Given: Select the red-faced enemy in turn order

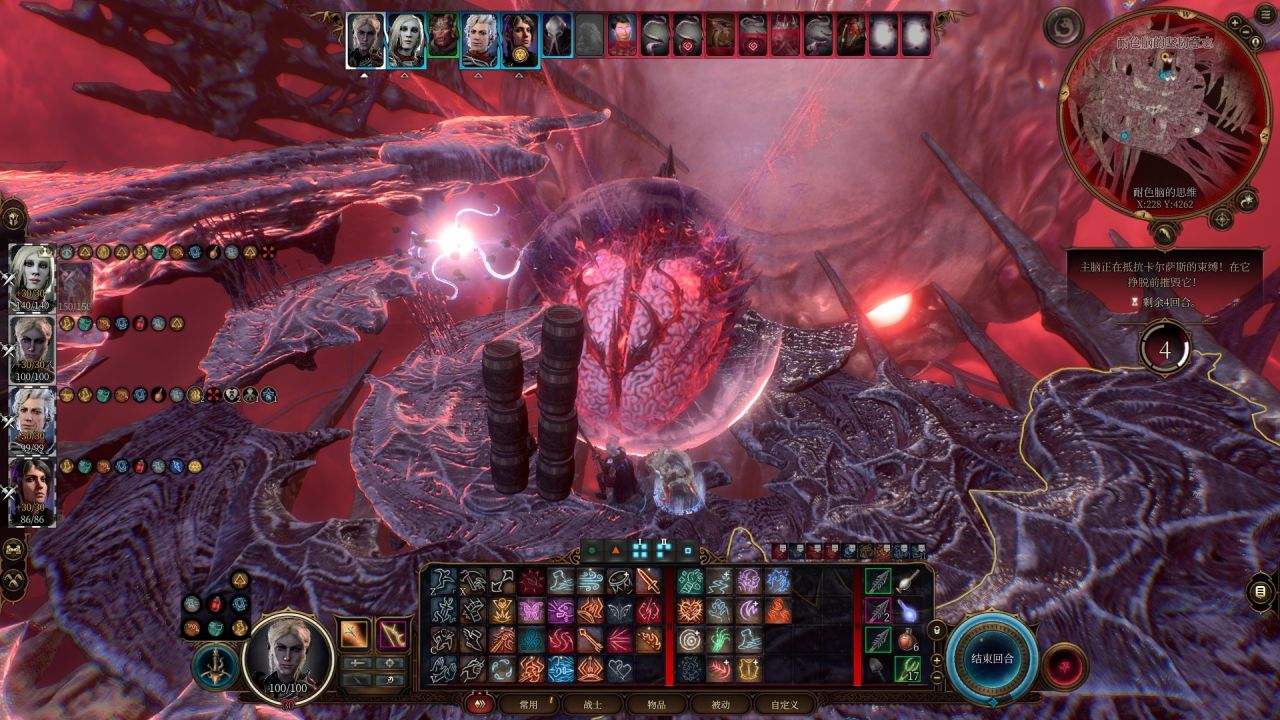Looking at the screenshot, I should (622, 34).
